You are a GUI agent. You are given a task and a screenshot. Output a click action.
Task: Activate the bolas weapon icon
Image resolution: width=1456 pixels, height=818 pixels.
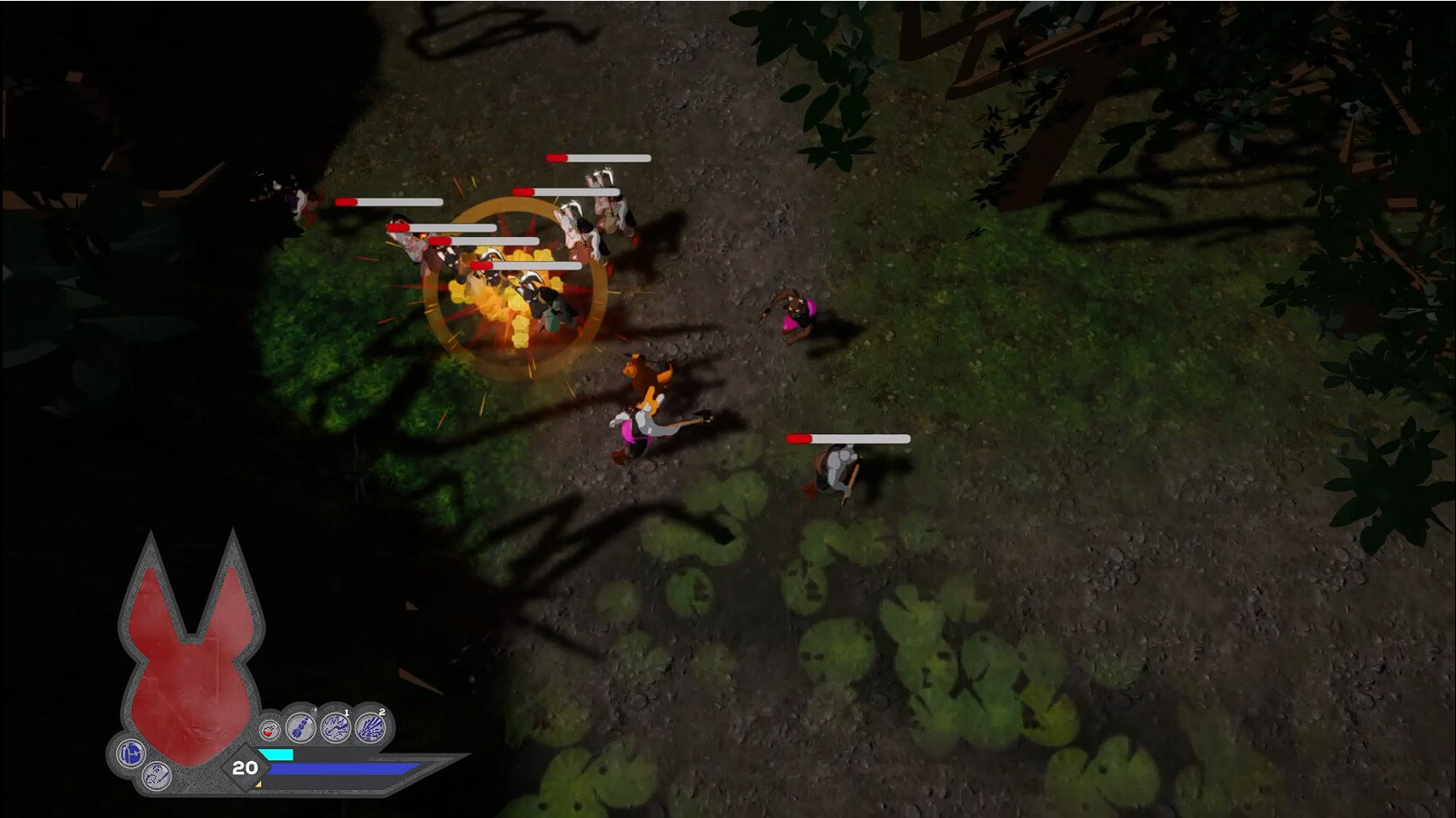tap(302, 726)
